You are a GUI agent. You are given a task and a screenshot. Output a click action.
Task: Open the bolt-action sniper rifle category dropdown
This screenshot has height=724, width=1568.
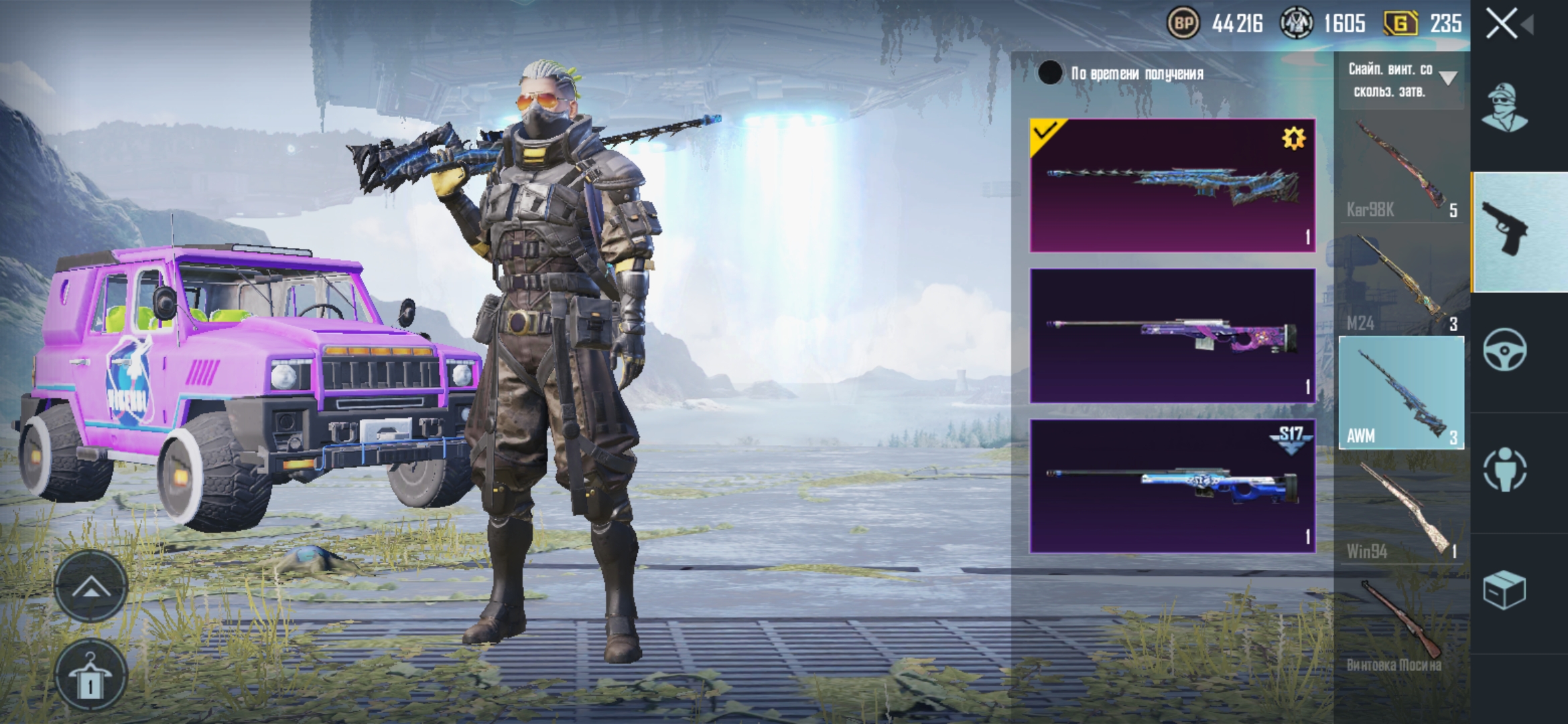point(1401,80)
